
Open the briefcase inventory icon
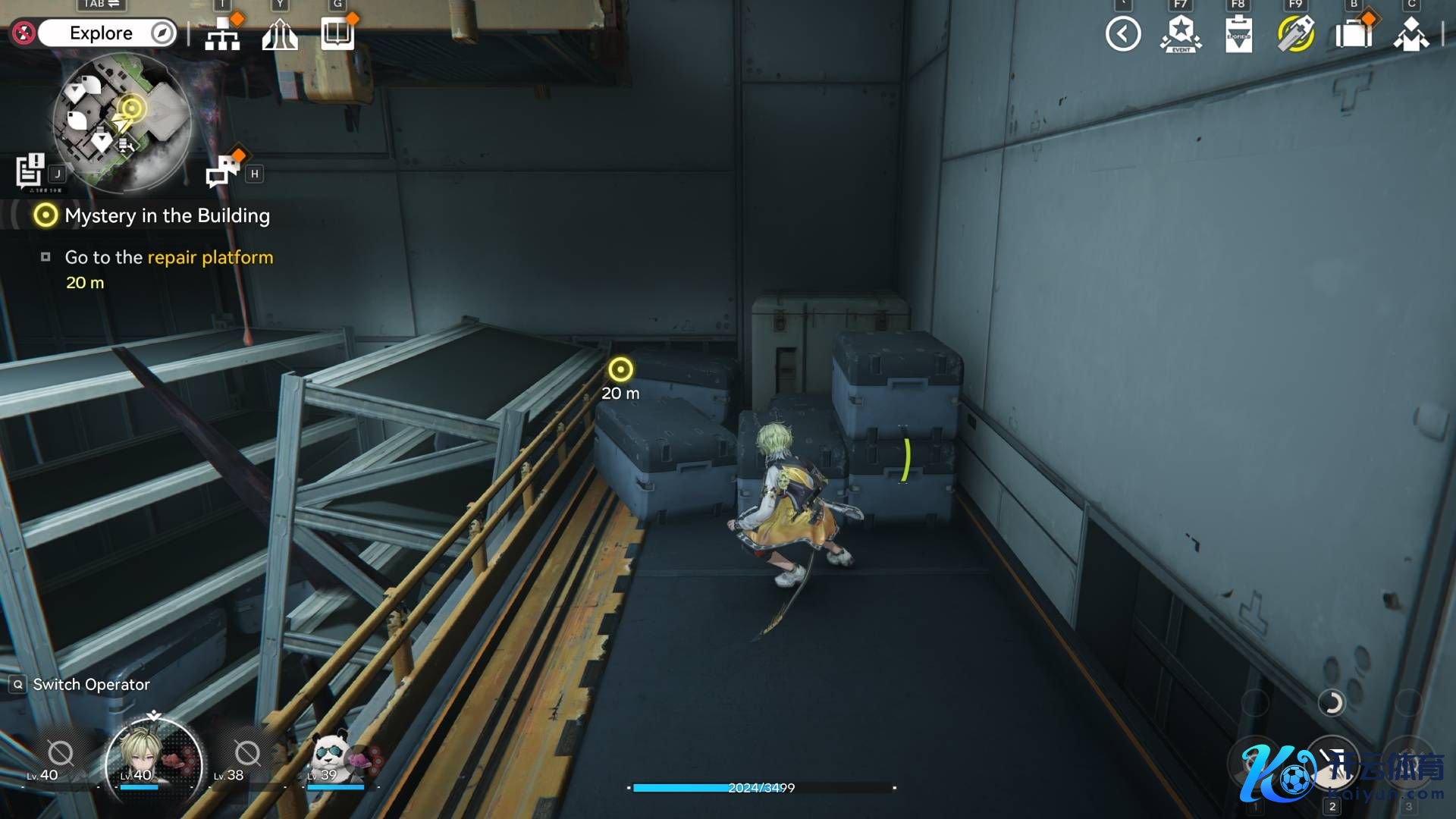click(x=1354, y=34)
